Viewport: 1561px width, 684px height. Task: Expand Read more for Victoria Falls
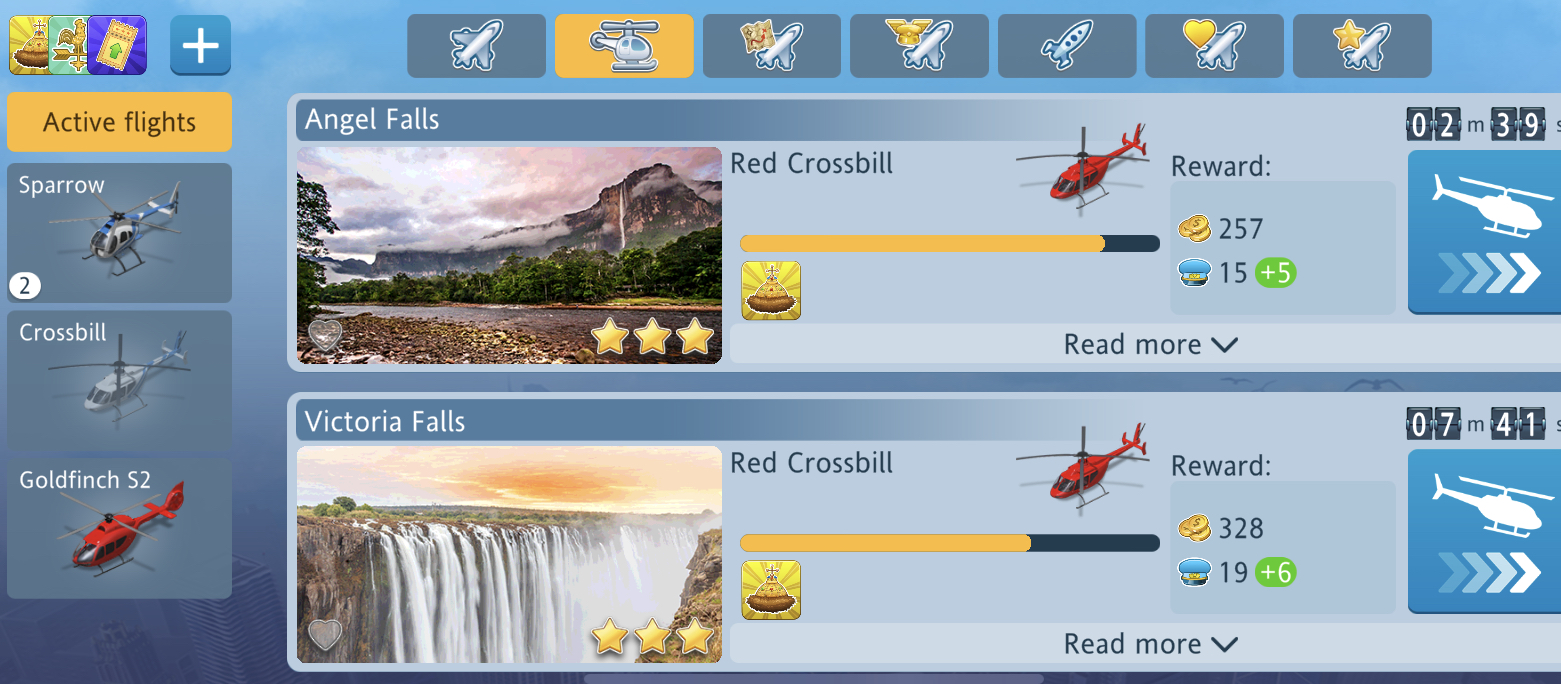(1150, 644)
